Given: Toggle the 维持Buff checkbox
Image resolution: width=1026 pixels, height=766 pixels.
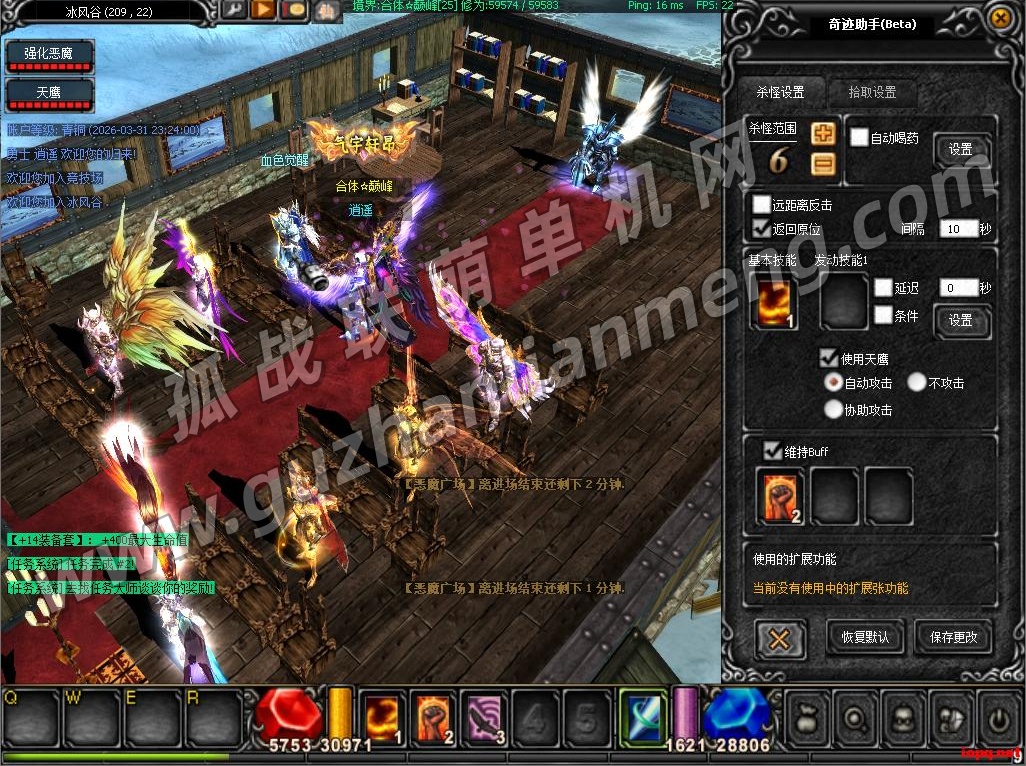Looking at the screenshot, I should click(x=773, y=451).
